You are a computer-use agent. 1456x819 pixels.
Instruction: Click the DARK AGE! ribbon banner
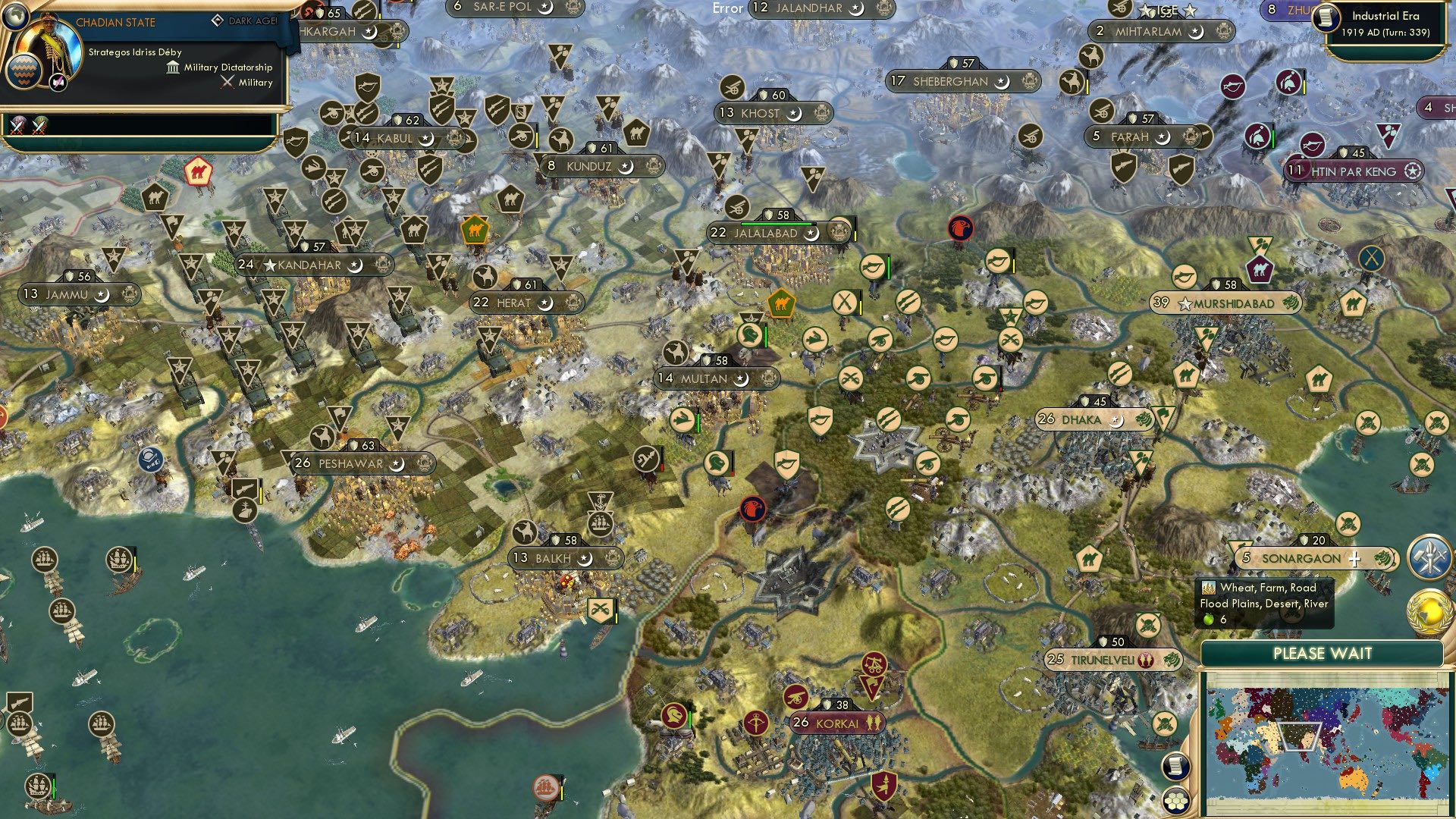[254, 20]
